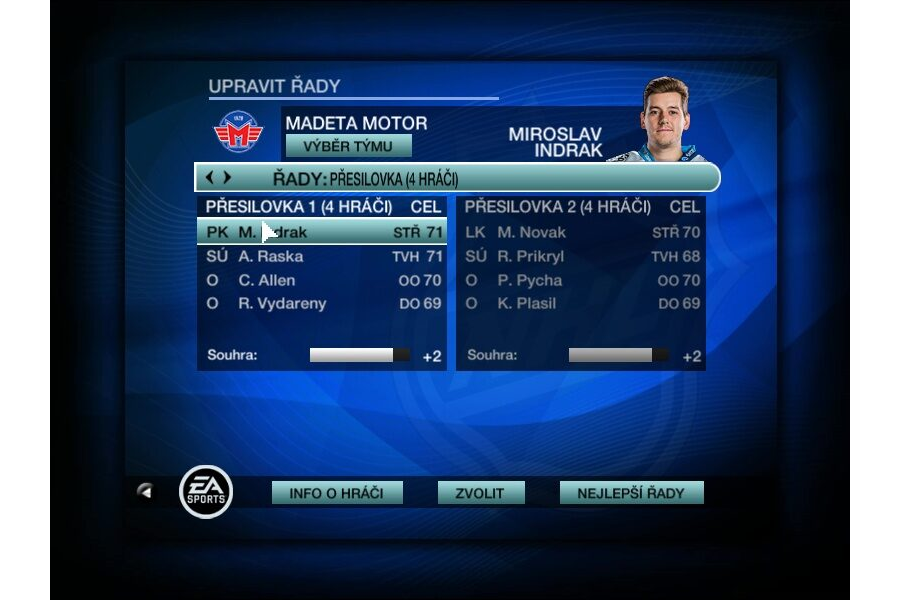This screenshot has height=600, width=900.
Task: Click the Zvolit button
Action: coord(481,493)
